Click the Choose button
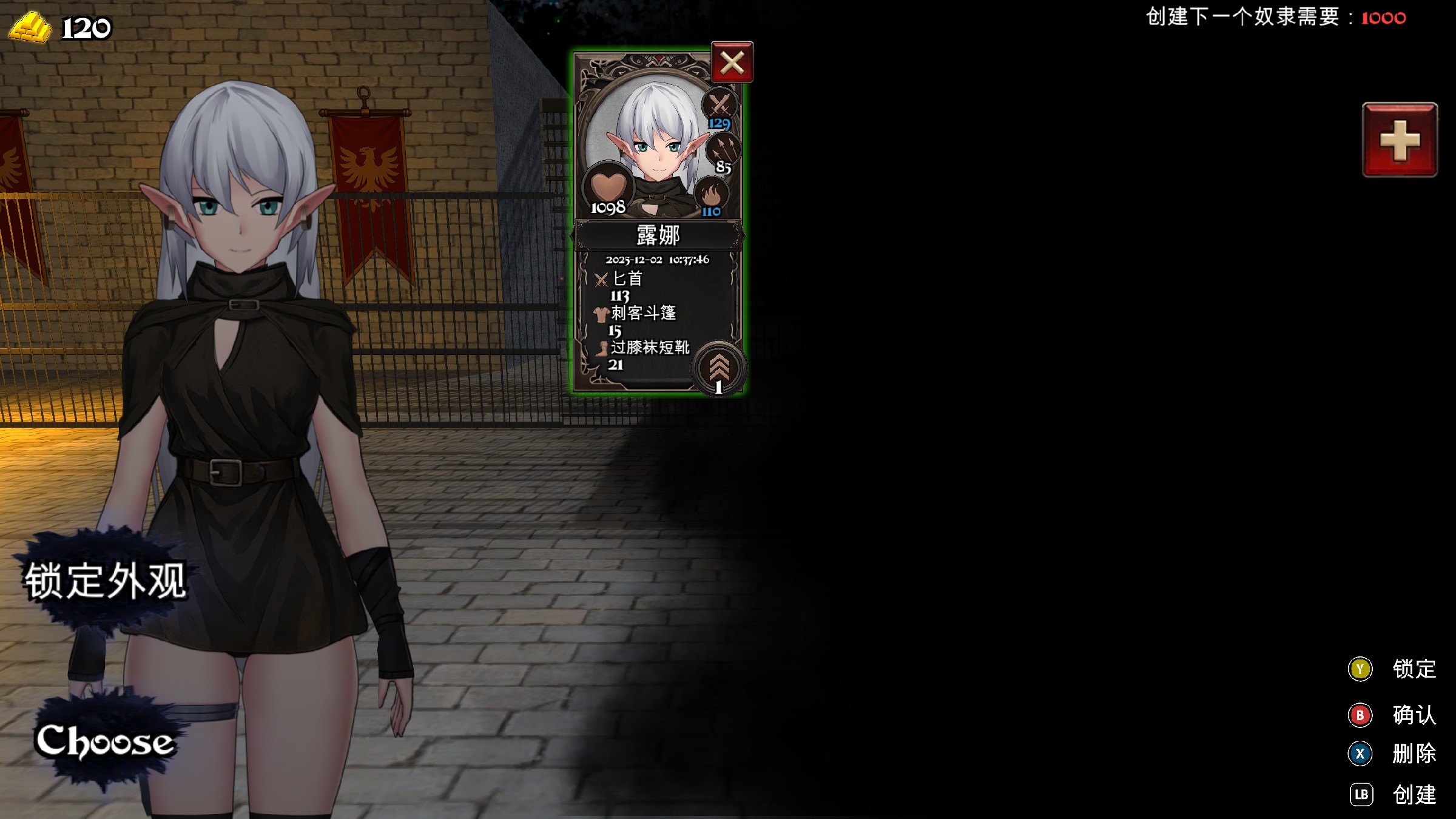The height and width of the screenshot is (819, 1456). point(105,741)
